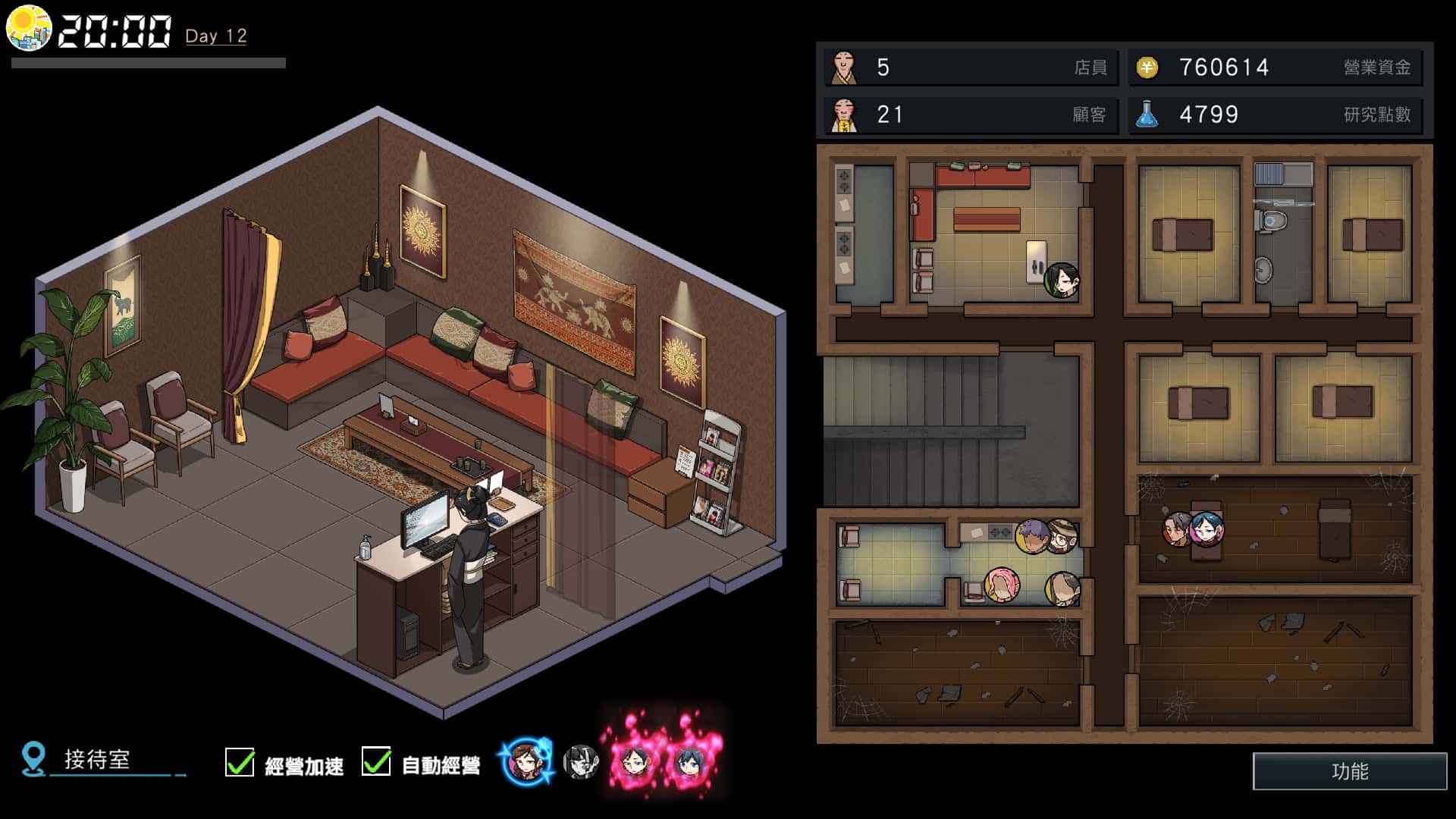The height and width of the screenshot is (819, 1456).
Task: Click the 接待室 location label
Action: [x=97, y=760]
